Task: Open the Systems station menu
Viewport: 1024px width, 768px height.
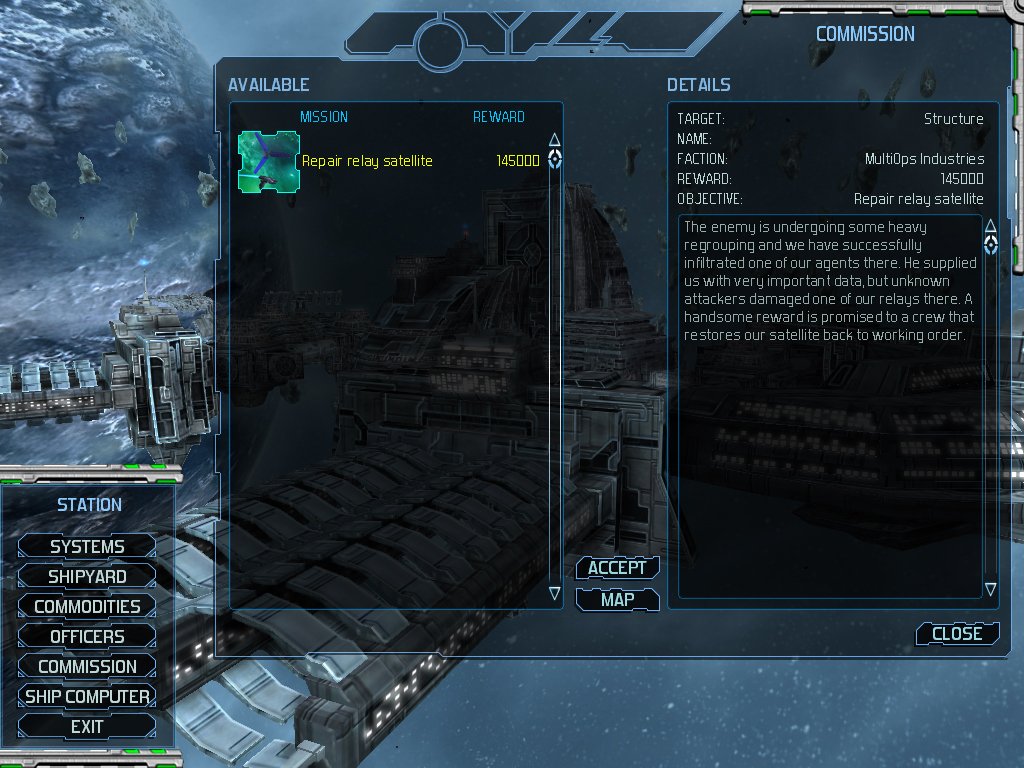Action: click(x=87, y=546)
